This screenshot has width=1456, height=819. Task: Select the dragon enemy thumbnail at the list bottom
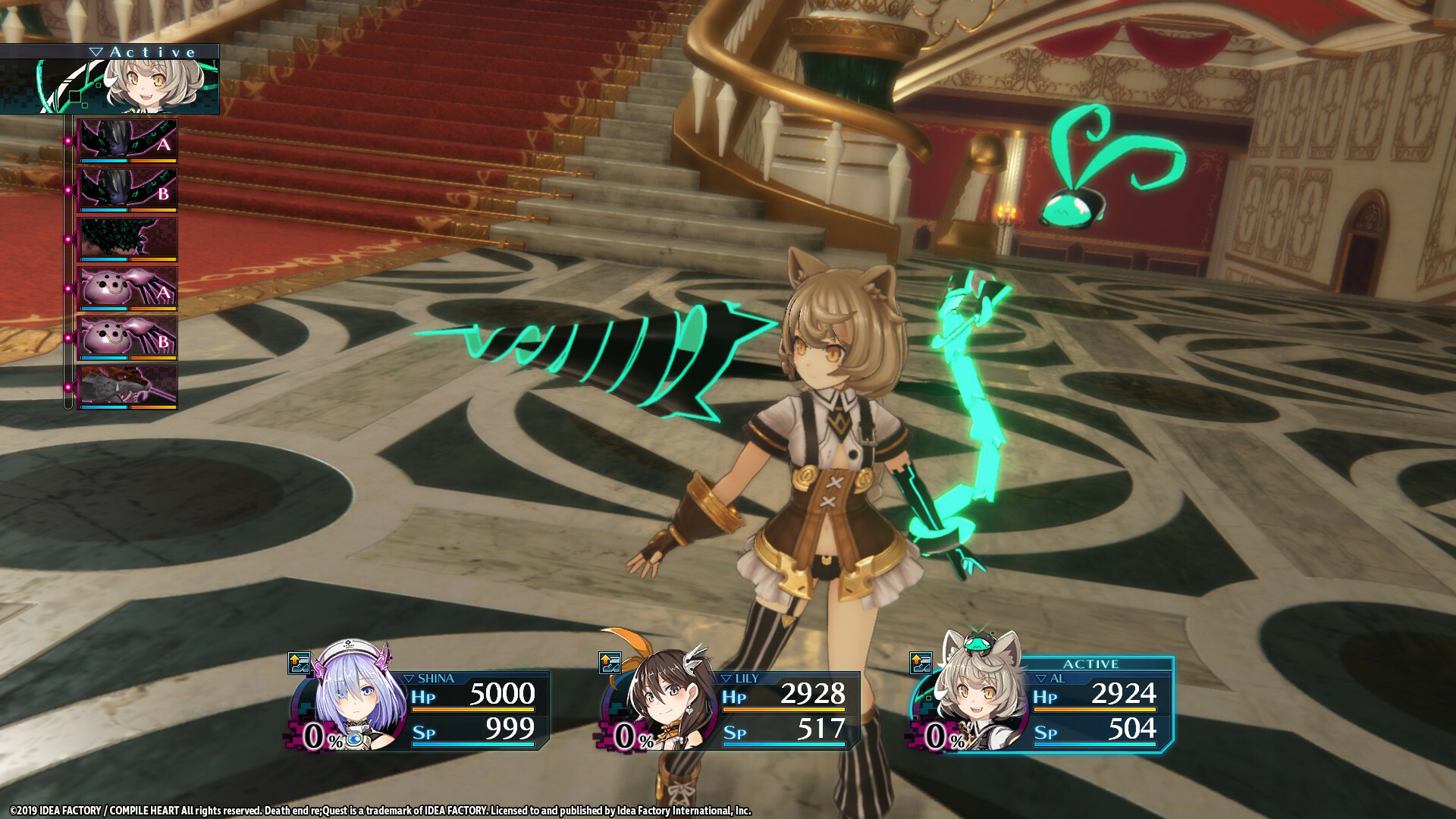pos(125,385)
